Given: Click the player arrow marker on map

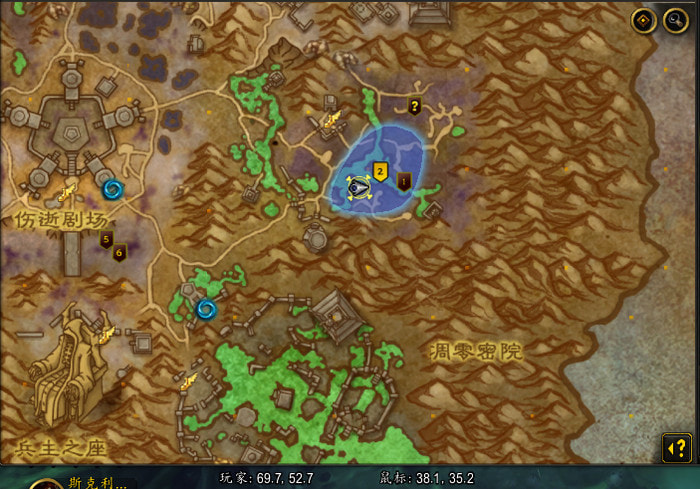Looking at the screenshot, I should tap(359, 187).
